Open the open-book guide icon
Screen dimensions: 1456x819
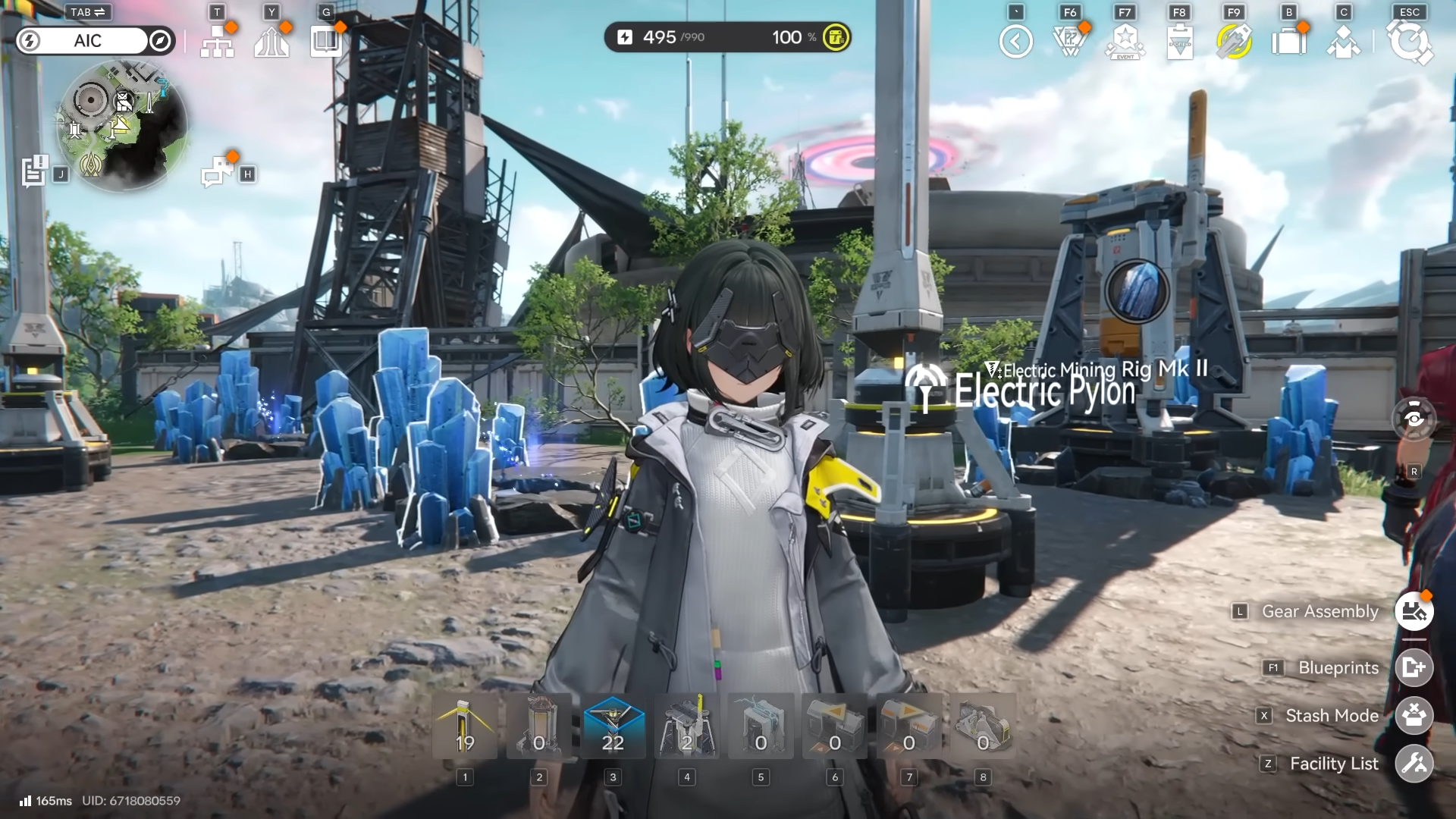326,42
